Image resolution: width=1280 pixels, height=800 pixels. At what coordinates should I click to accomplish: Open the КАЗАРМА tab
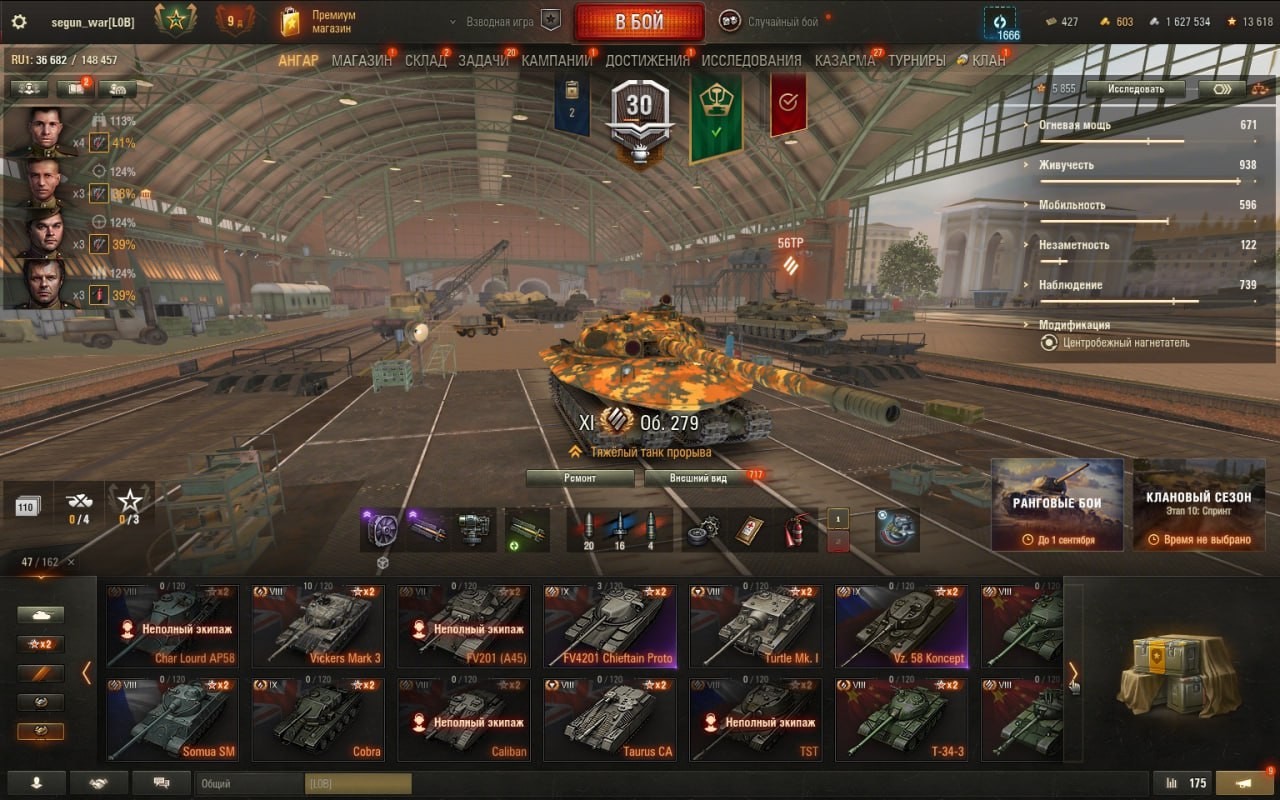pyautogui.click(x=844, y=60)
